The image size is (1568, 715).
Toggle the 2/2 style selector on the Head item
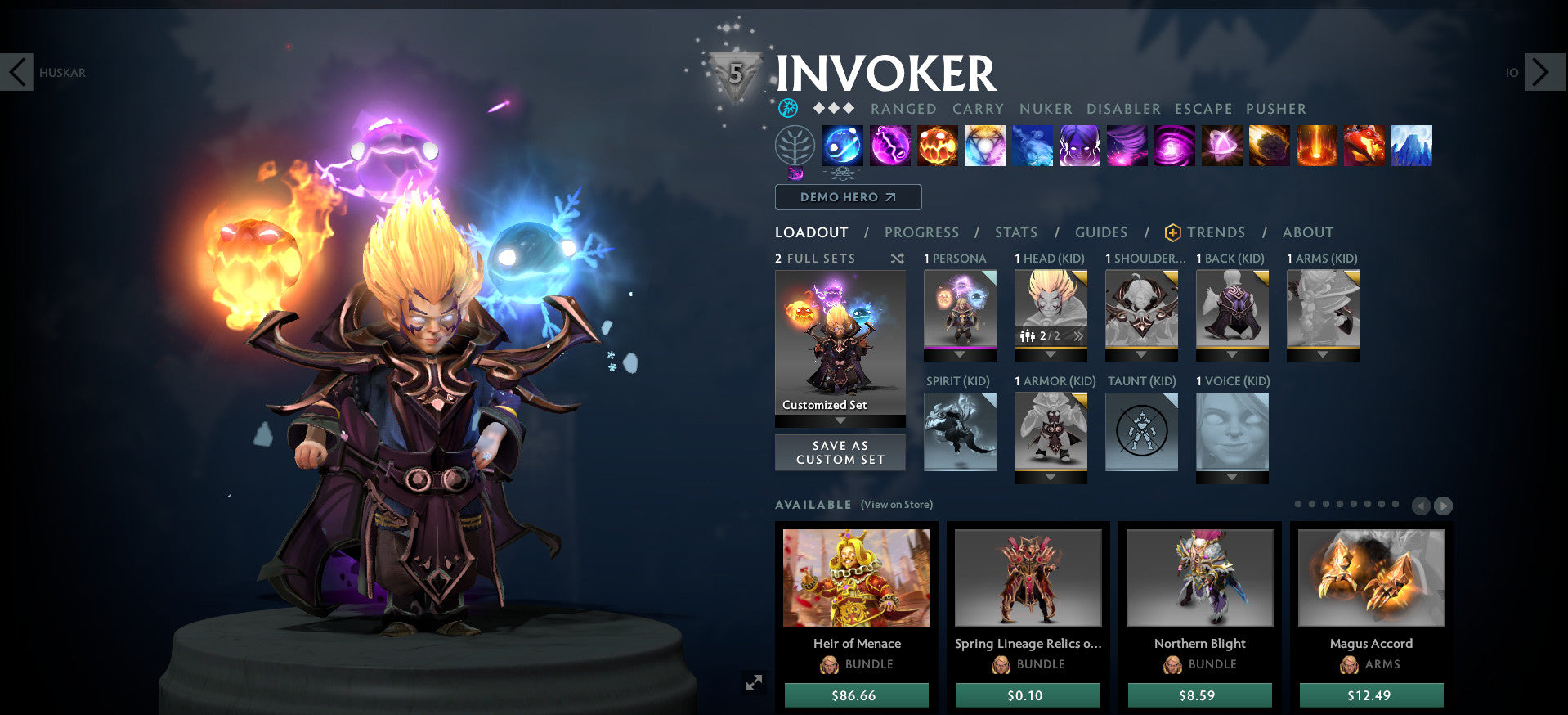click(x=1049, y=336)
